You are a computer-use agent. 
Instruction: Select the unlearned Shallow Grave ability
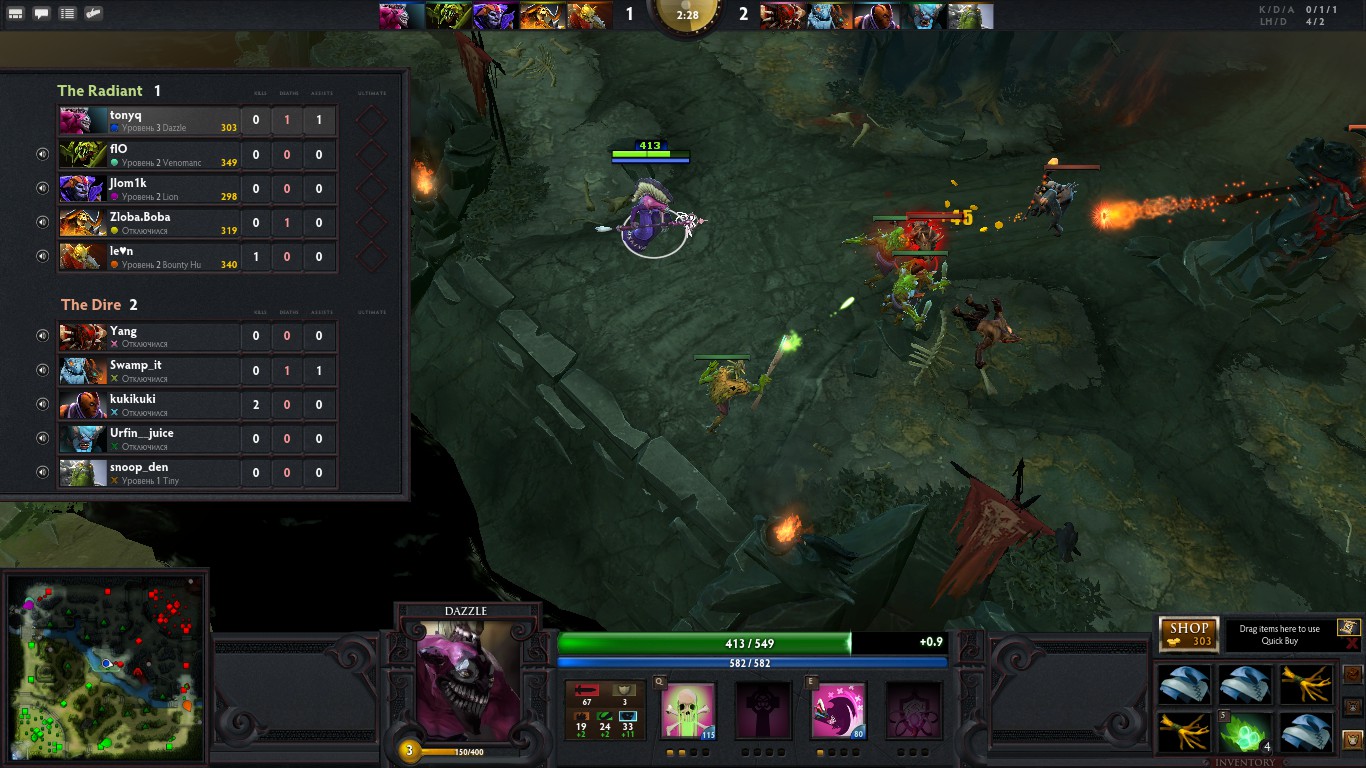pos(764,711)
